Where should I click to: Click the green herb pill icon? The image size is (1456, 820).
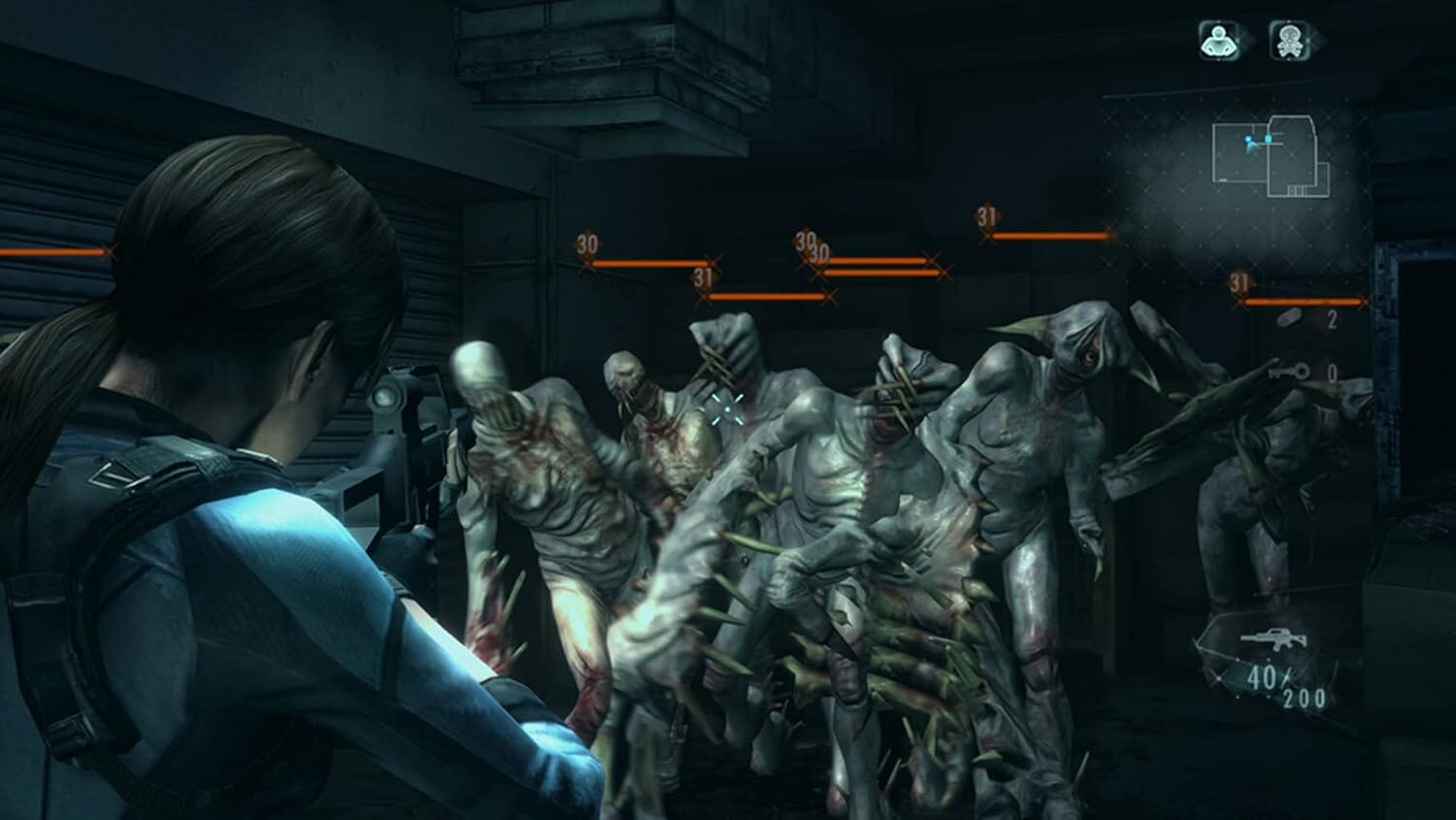[1289, 316]
